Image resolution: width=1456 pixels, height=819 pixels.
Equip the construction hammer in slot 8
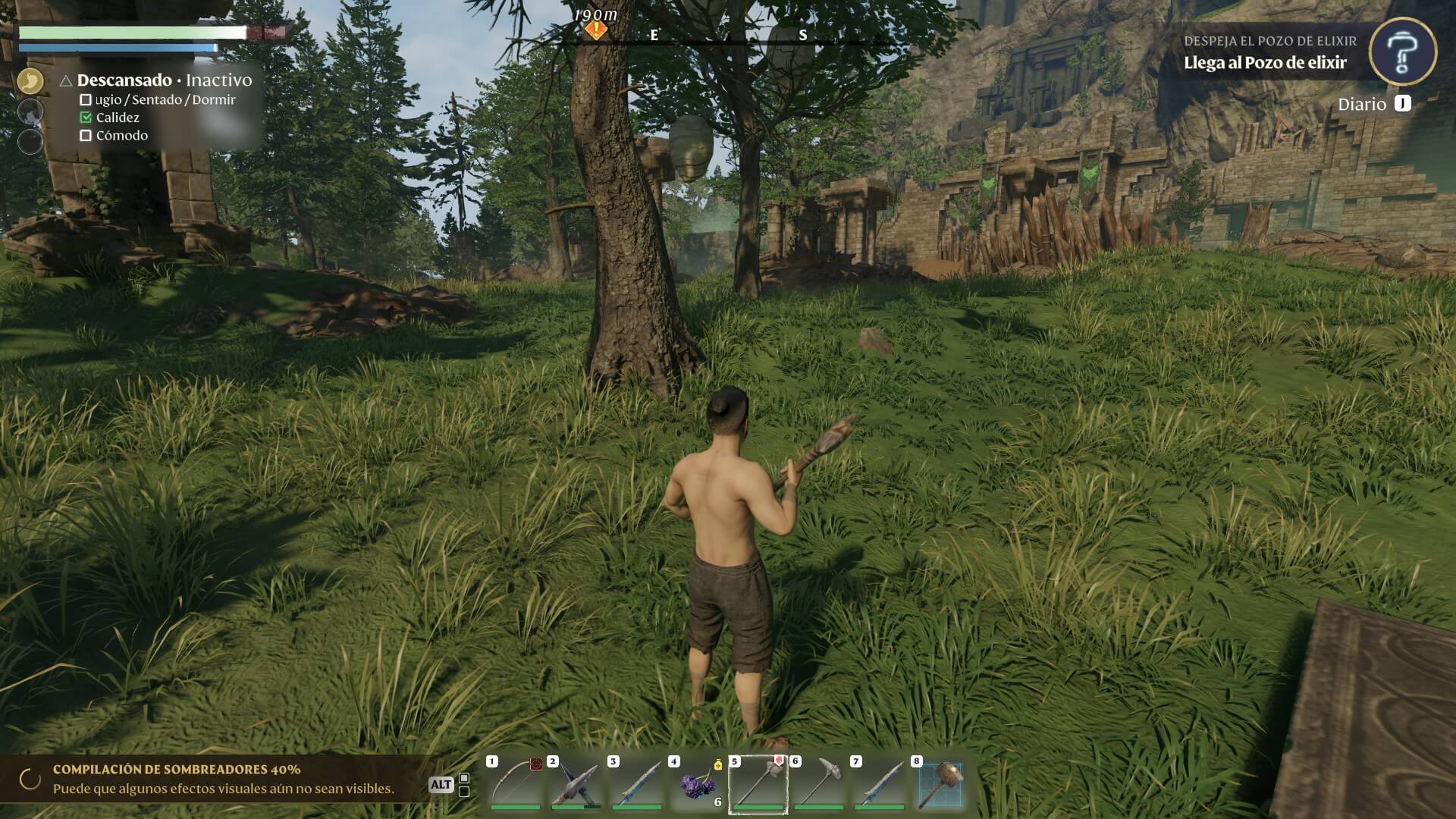pyautogui.click(x=940, y=783)
